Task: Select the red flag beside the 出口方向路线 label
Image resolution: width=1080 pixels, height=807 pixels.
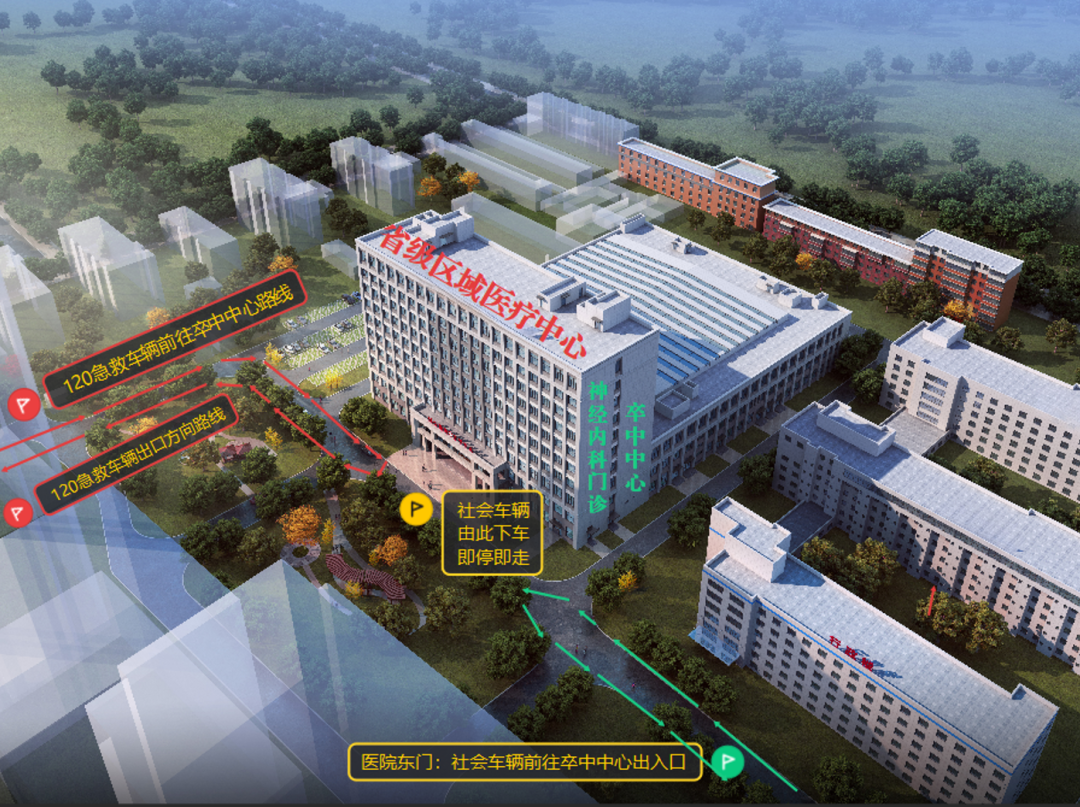Action: click(15, 513)
